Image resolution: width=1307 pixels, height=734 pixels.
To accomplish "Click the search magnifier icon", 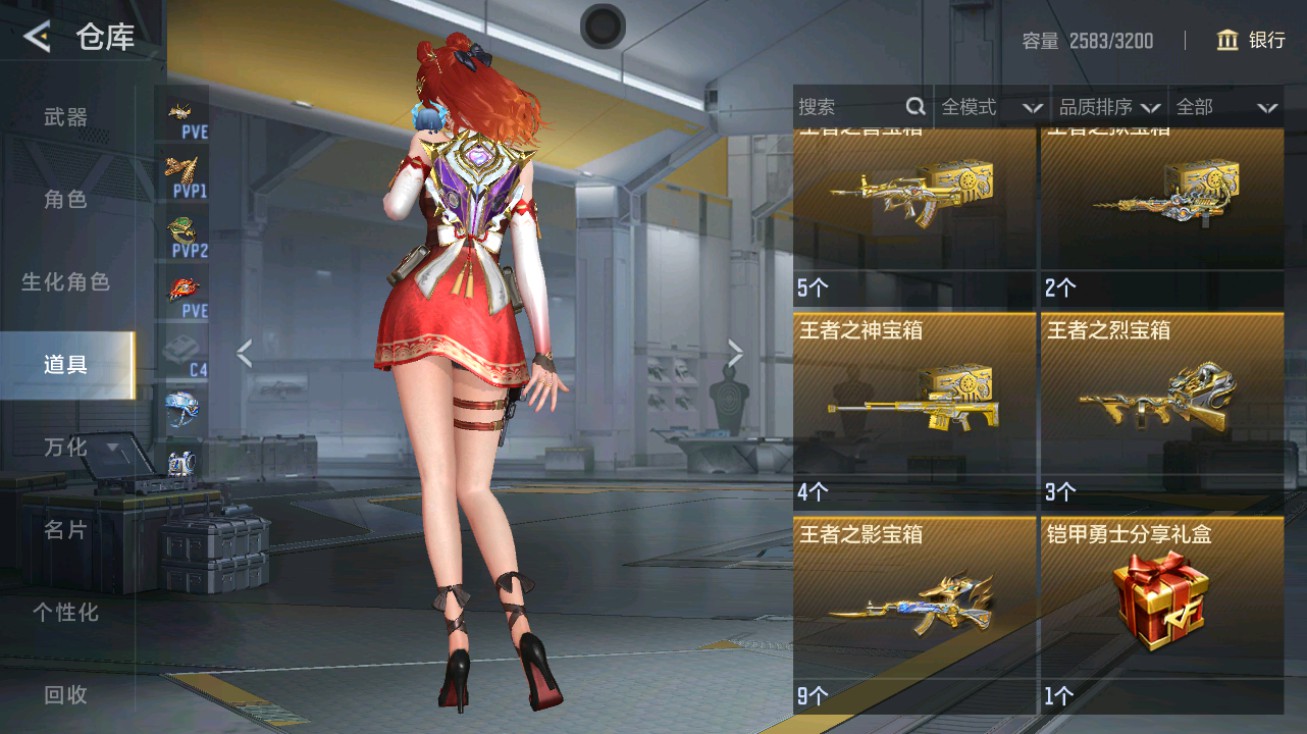I will (915, 105).
